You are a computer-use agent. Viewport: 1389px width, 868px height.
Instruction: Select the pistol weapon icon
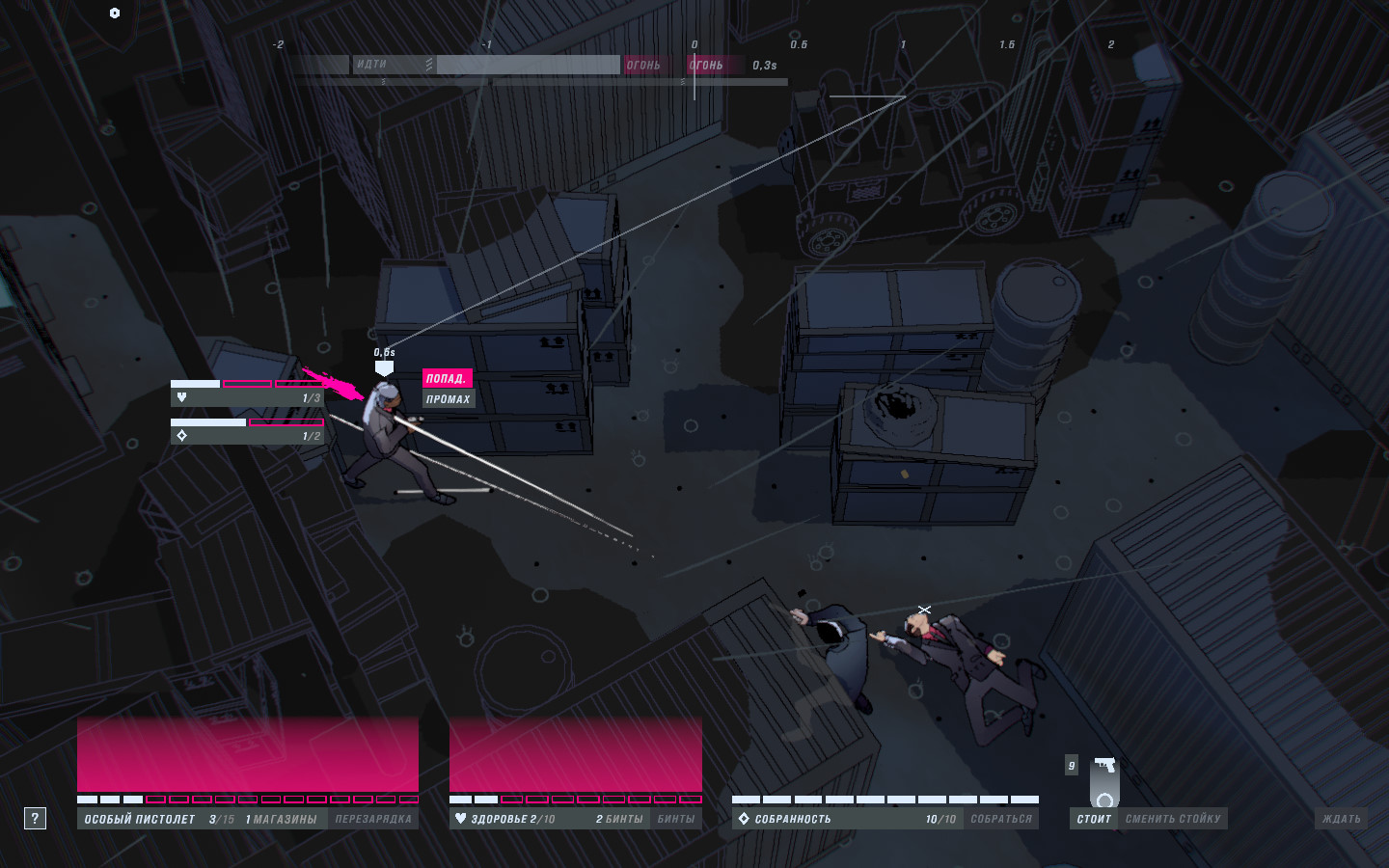click(x=1105, y=766)
